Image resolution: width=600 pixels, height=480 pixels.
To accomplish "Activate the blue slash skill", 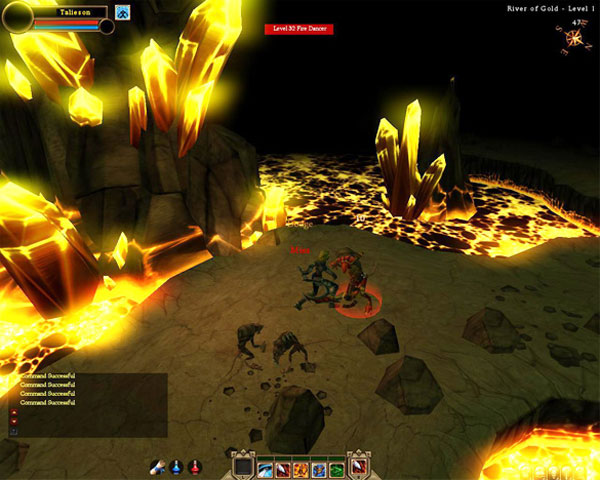I will (x=265, y=469).
